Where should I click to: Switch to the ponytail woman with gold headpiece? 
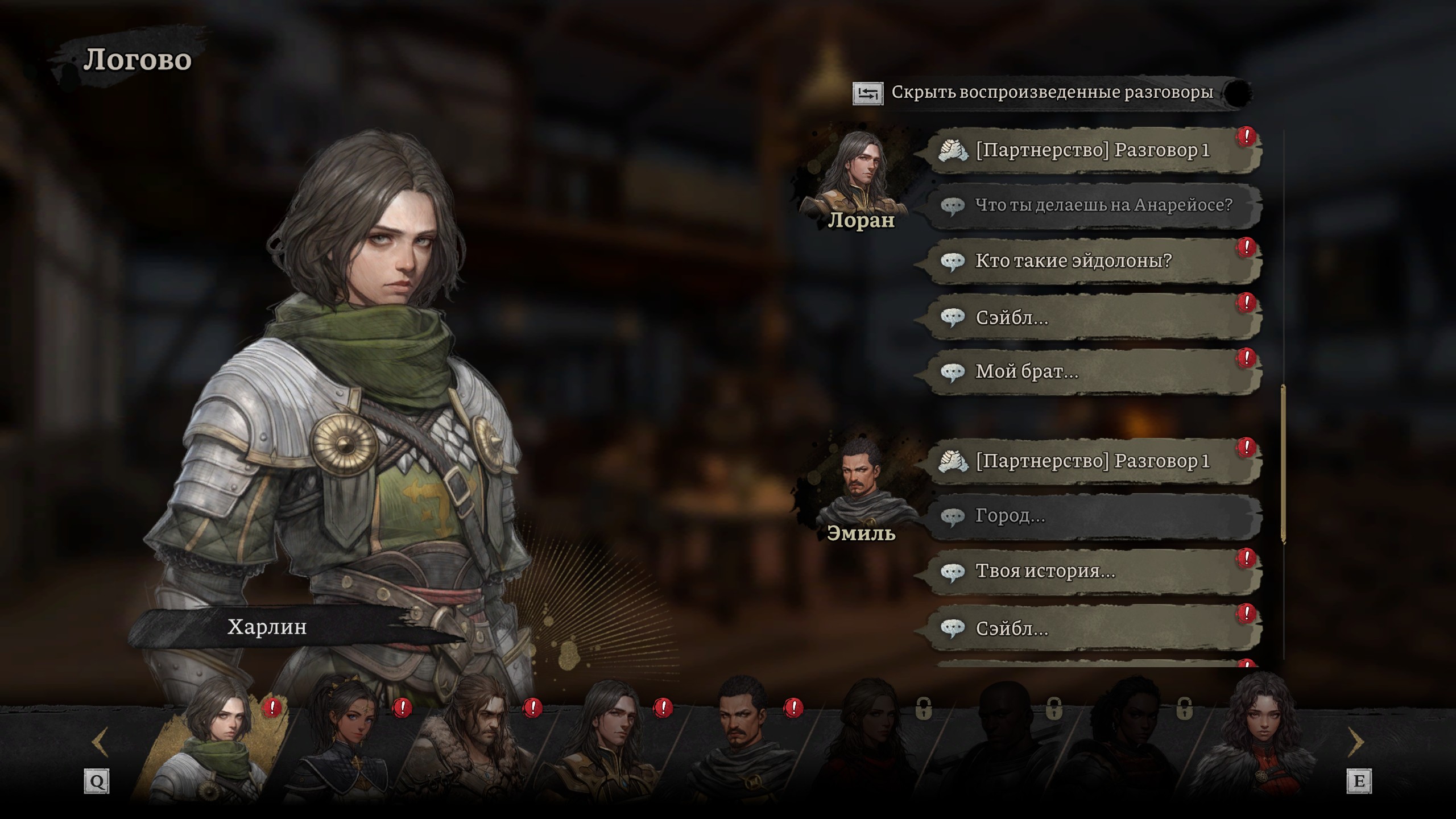coord(347,745)
